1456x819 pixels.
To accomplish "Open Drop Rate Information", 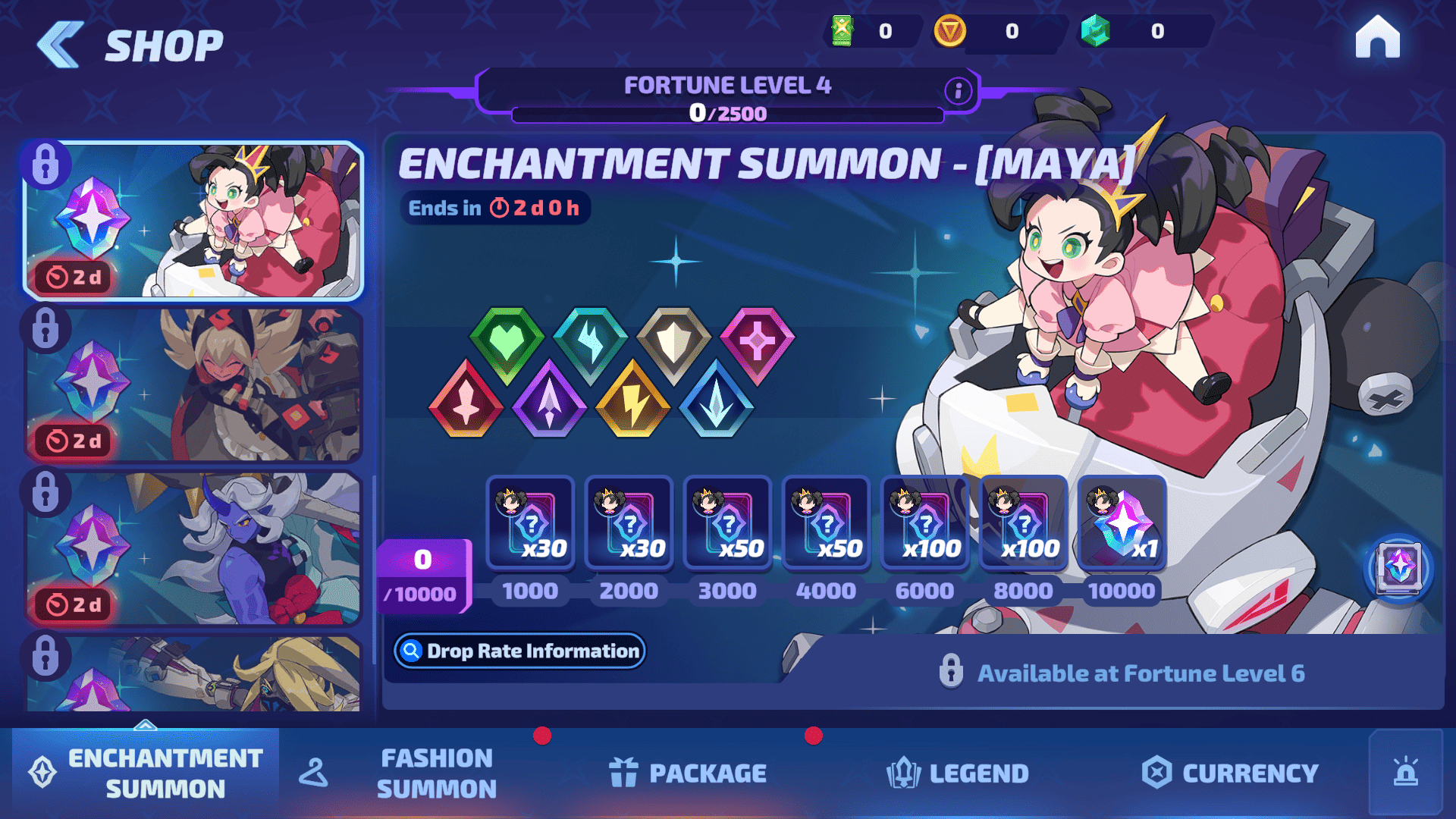I will click(x=520, y=651).
